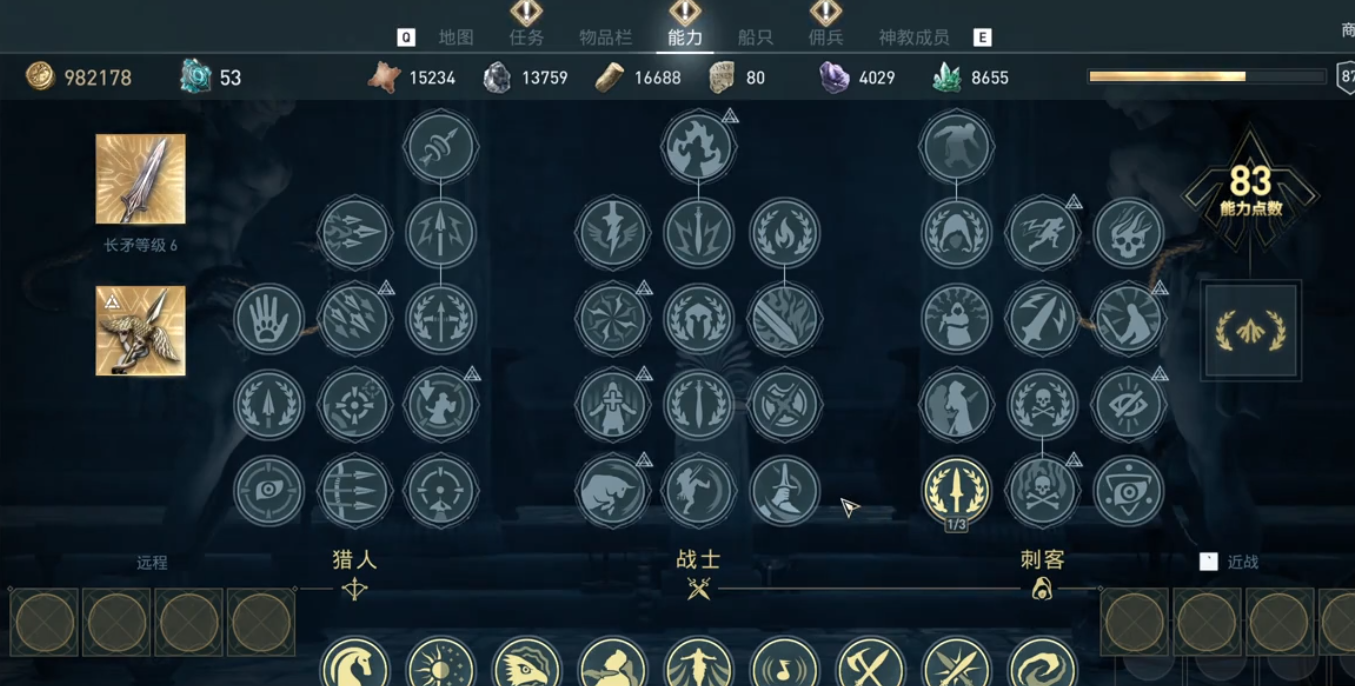Select the flaming skull assassin ability
The width and height of the screenshot is (1355, 686).
click(x=1128, y=233)
